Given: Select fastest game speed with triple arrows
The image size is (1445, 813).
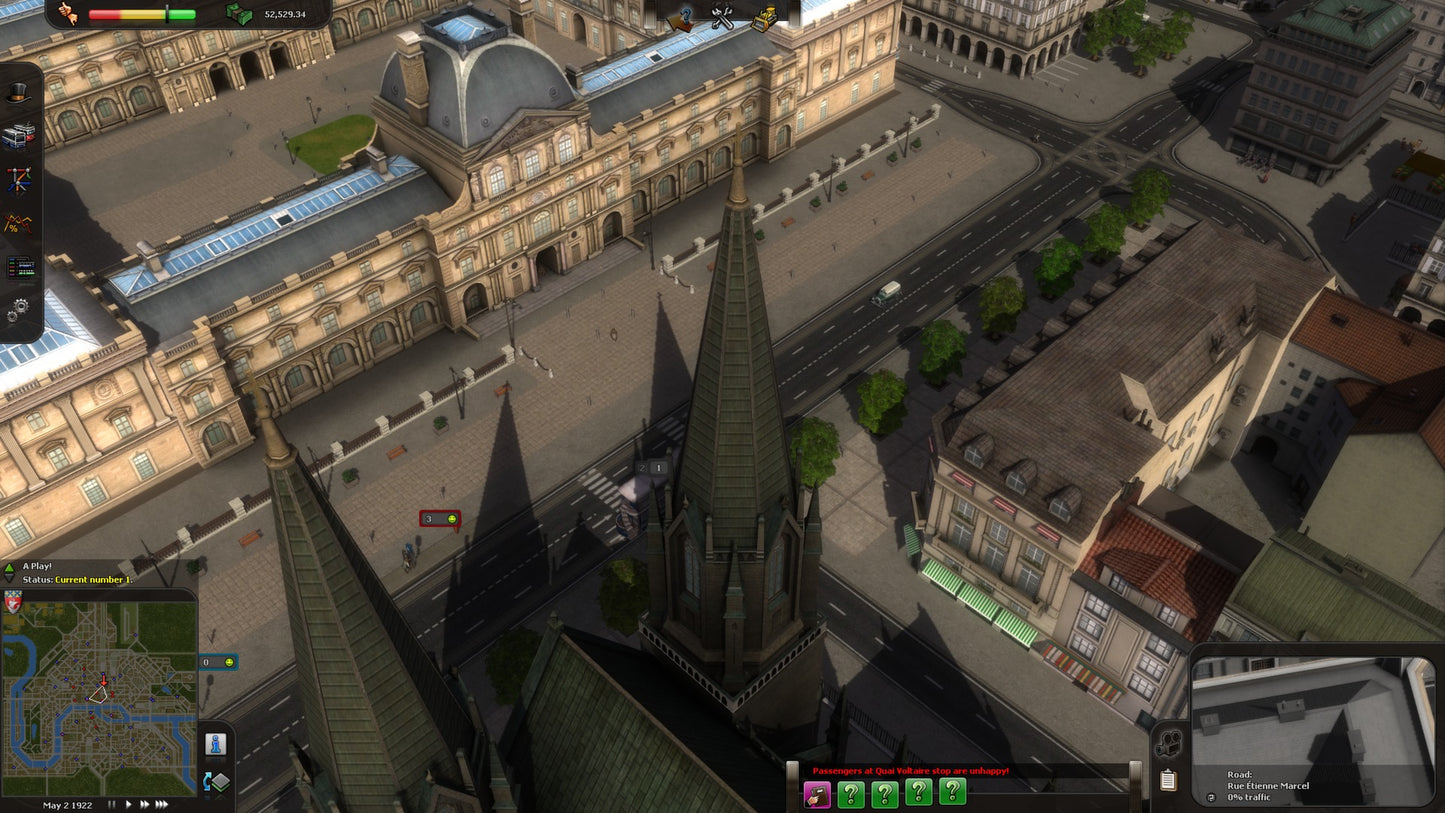Looking at the screenshot, I should [160, 804].
